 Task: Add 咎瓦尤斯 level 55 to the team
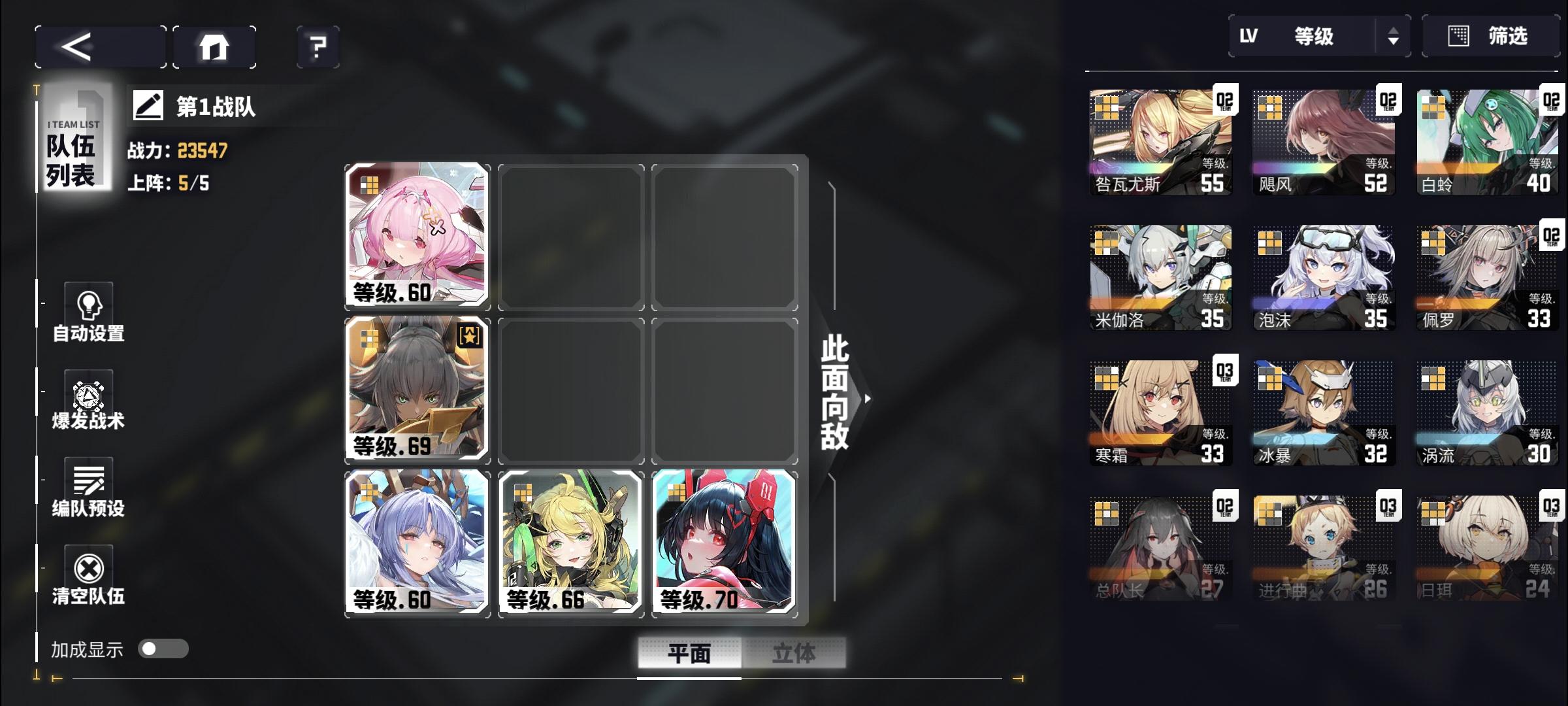click(x=1160, y=139)
